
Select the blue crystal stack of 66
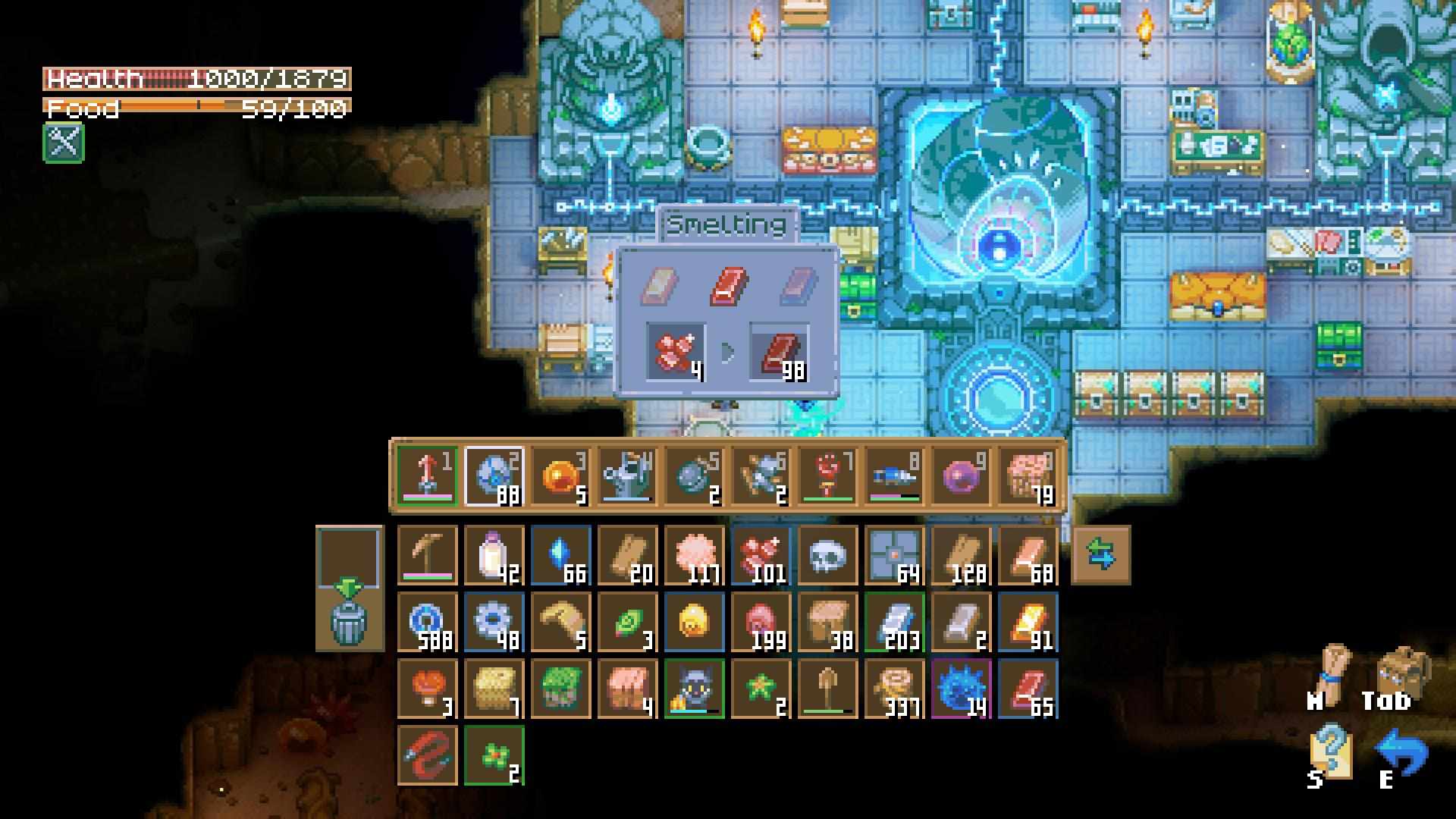coord(561,555)
